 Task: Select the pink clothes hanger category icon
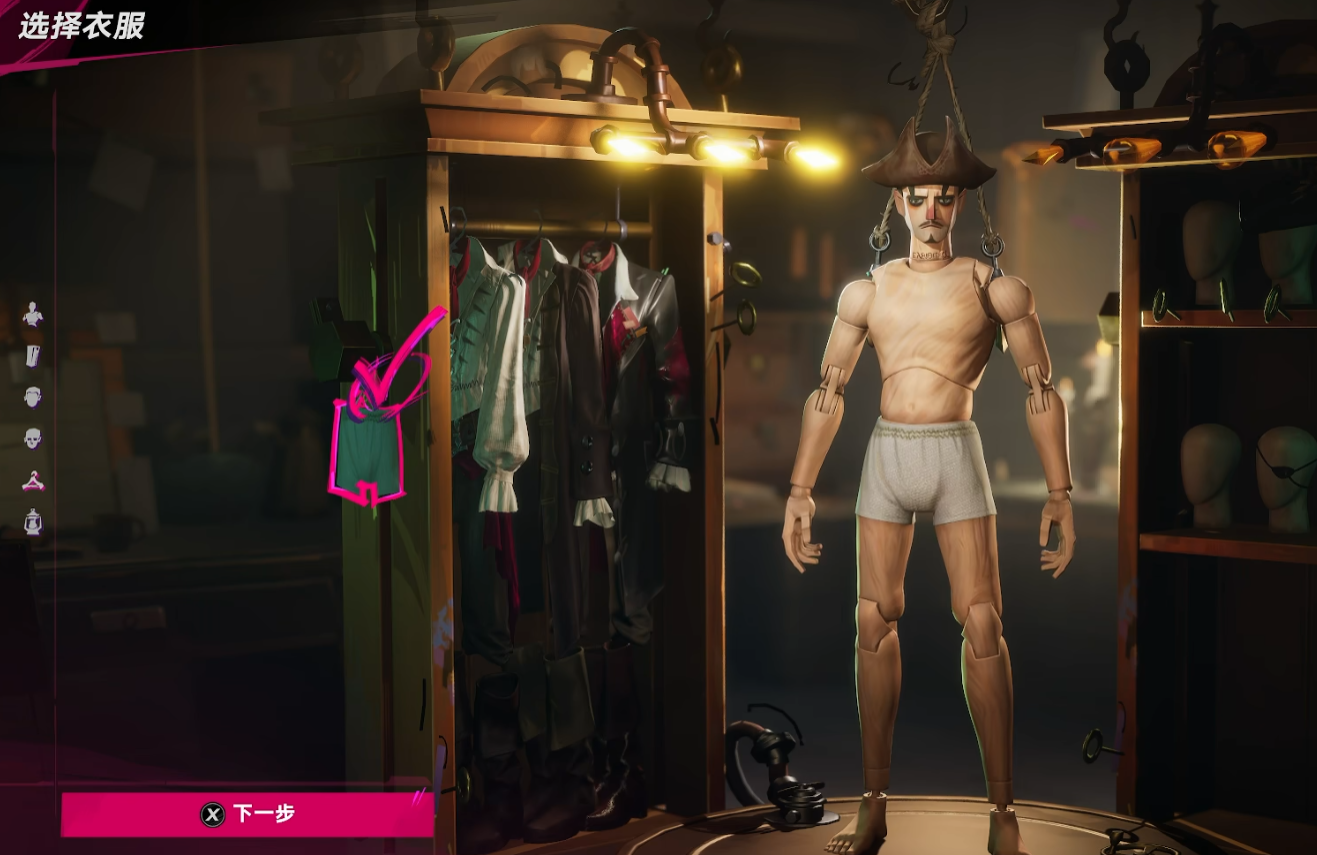coord(33,480)
